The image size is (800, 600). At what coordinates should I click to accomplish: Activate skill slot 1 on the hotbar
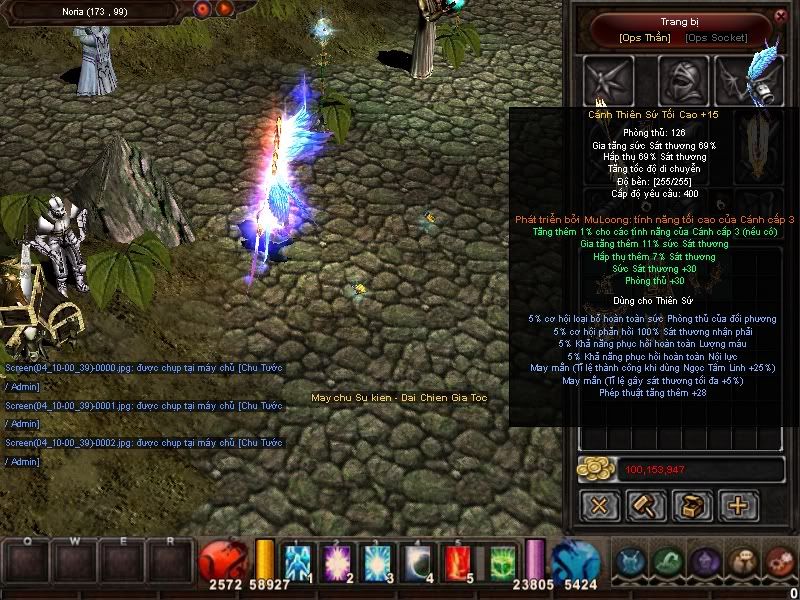click(300, 562)
